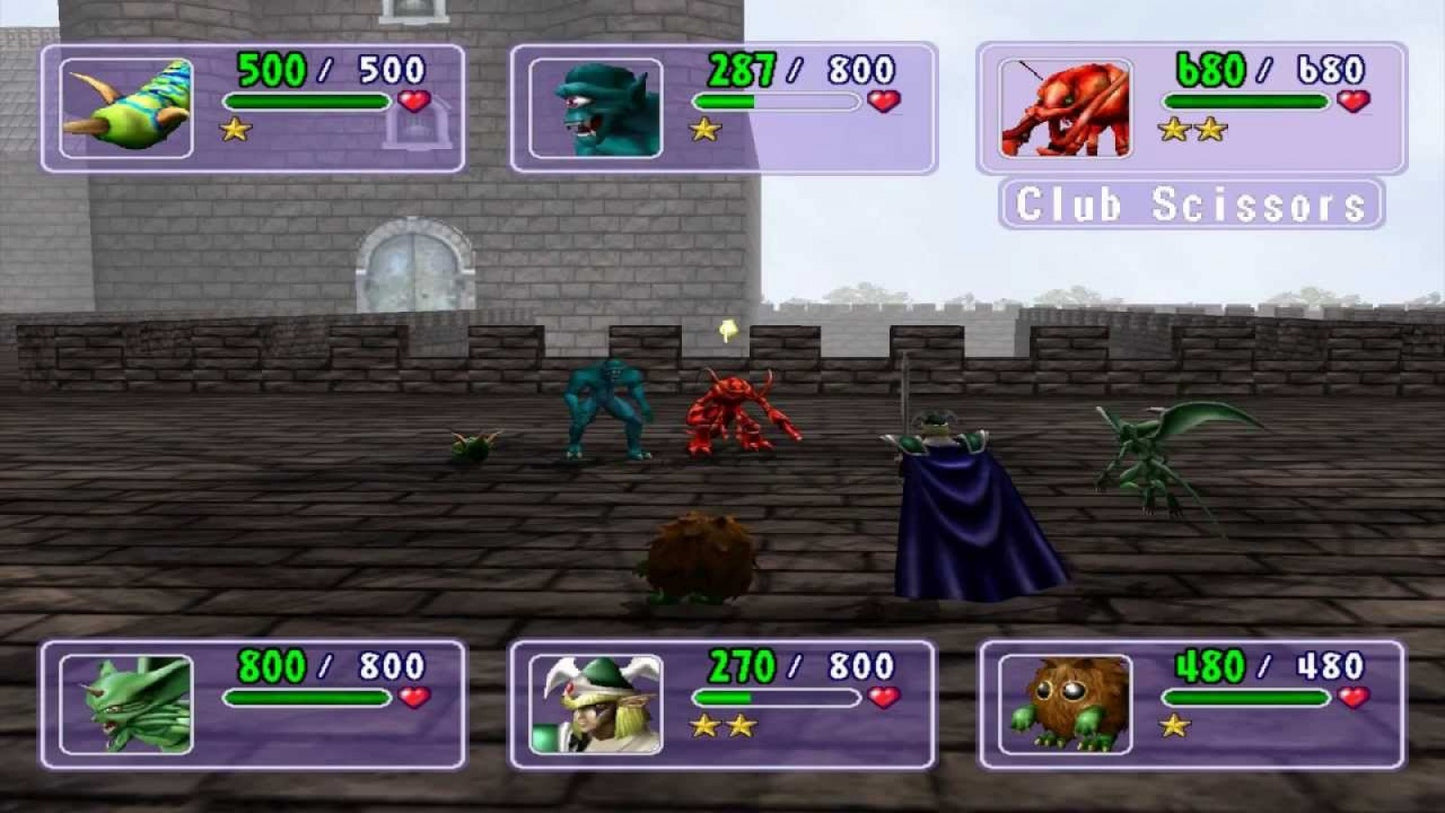Click the yellow cursor marker above the battlefield
Image resolution: width=1445 pixels, height=813 pixels.
click(x=727, y=329)
